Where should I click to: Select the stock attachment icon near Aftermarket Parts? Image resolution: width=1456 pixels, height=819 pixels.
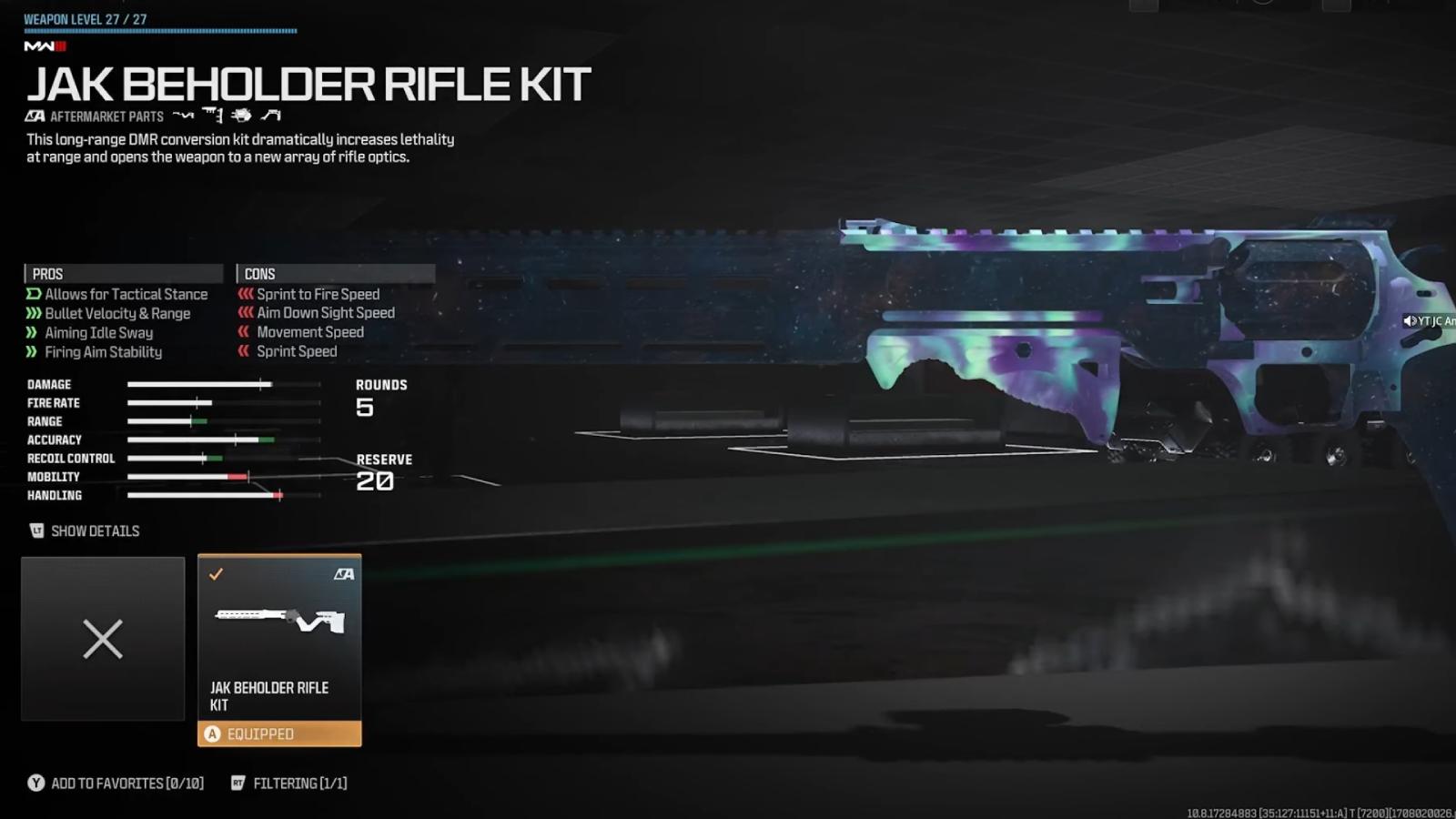tap(184, 116)
